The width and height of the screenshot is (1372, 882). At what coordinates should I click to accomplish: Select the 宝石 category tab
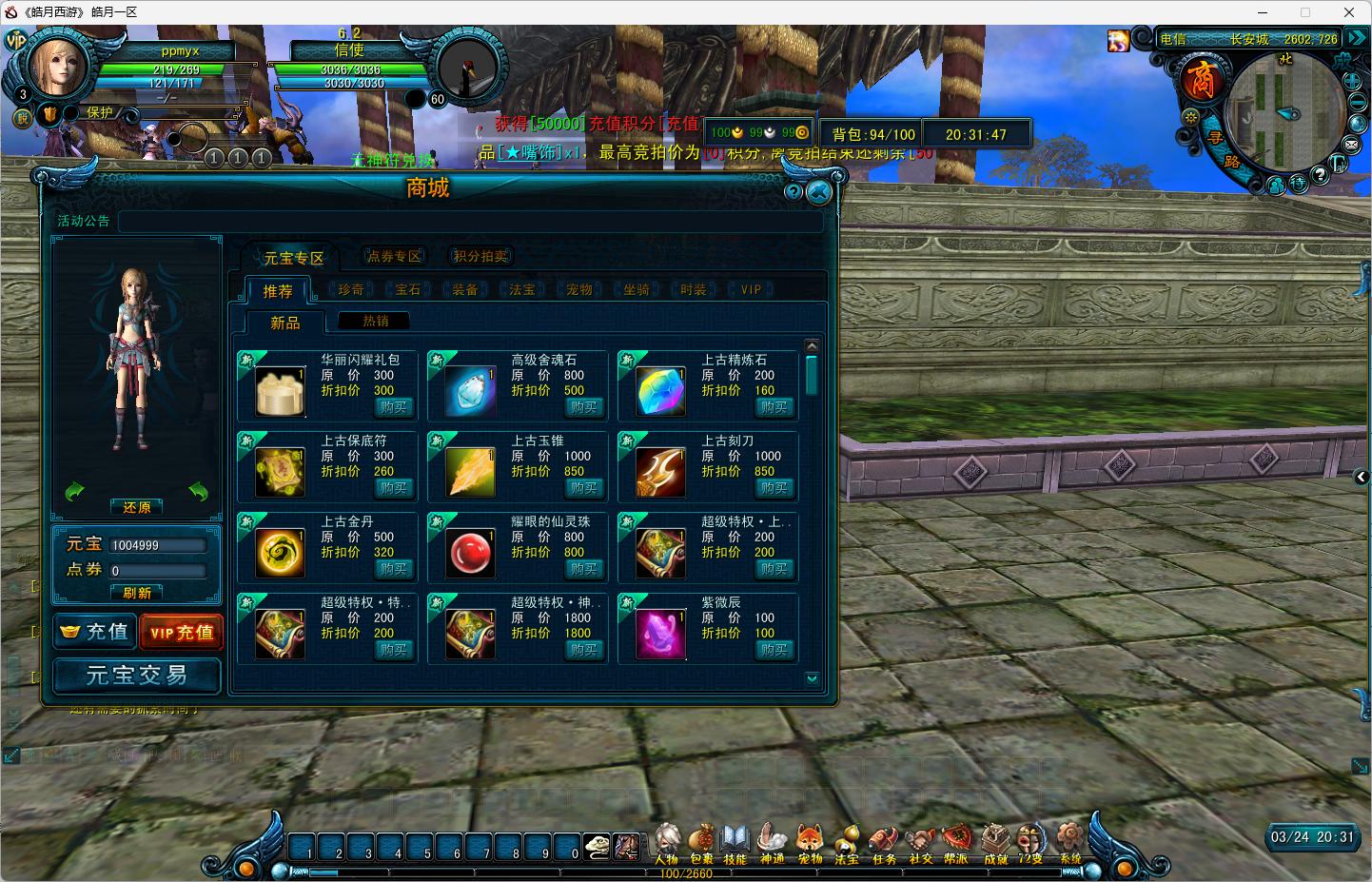tap(408, 289)
